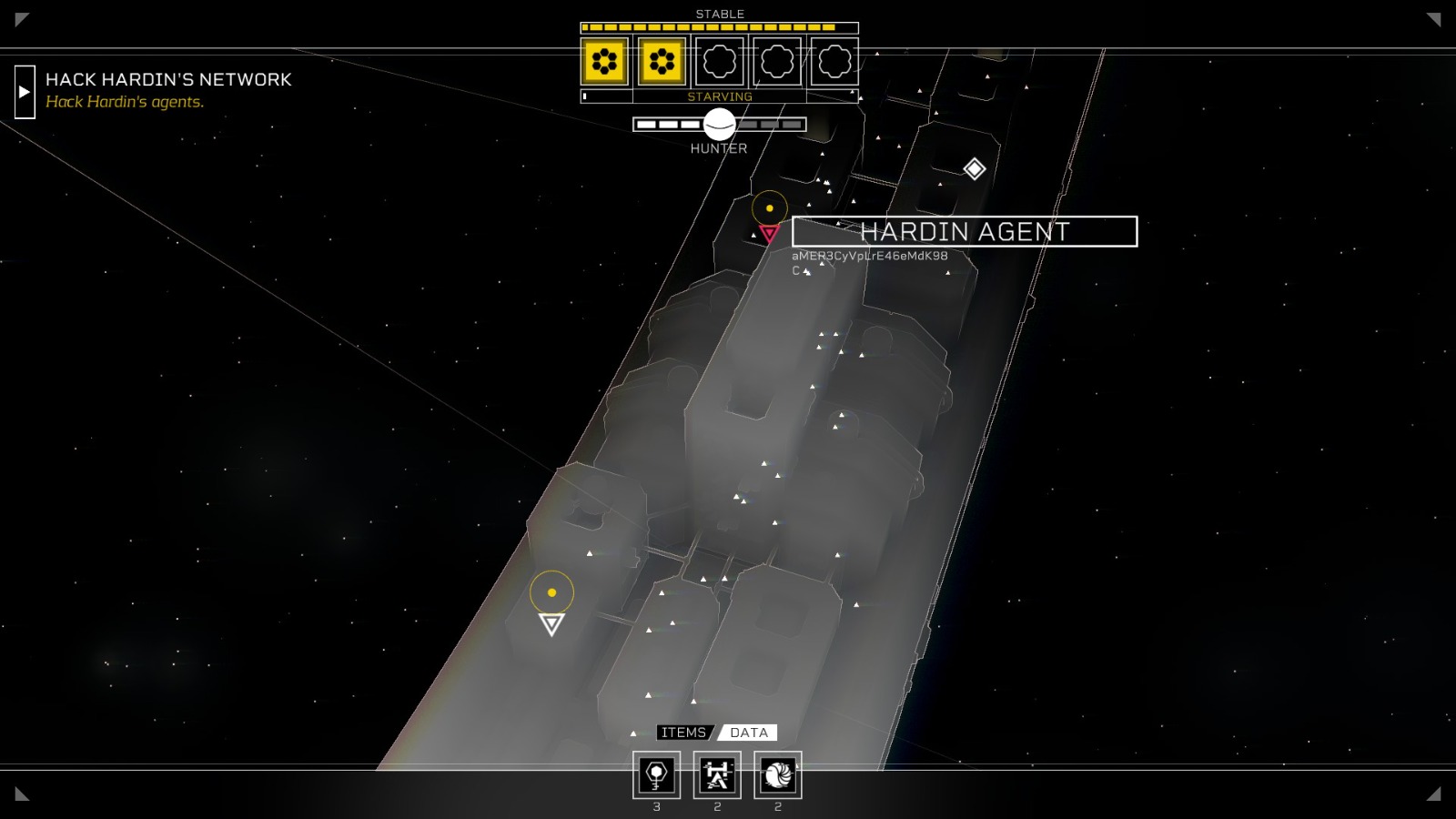1456x819 pixels.
Task: Target the red Hardin Agent triangle marker
Action: tap(769, 234)
